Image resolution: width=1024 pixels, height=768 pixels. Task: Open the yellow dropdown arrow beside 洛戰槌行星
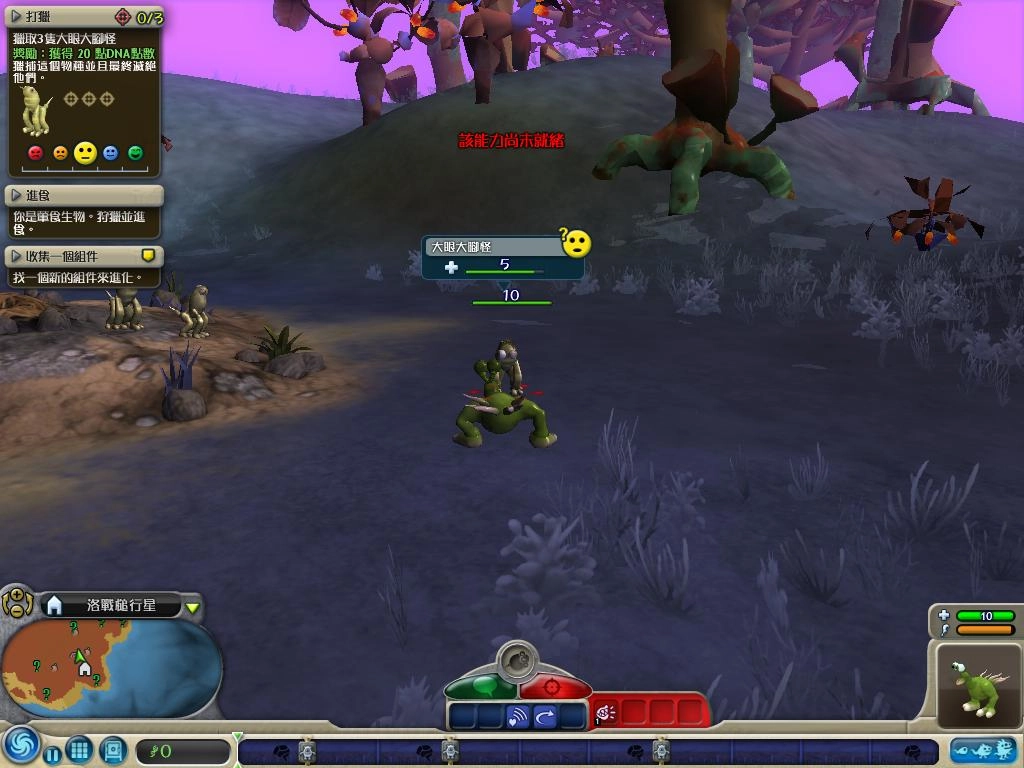pos(193,607)
